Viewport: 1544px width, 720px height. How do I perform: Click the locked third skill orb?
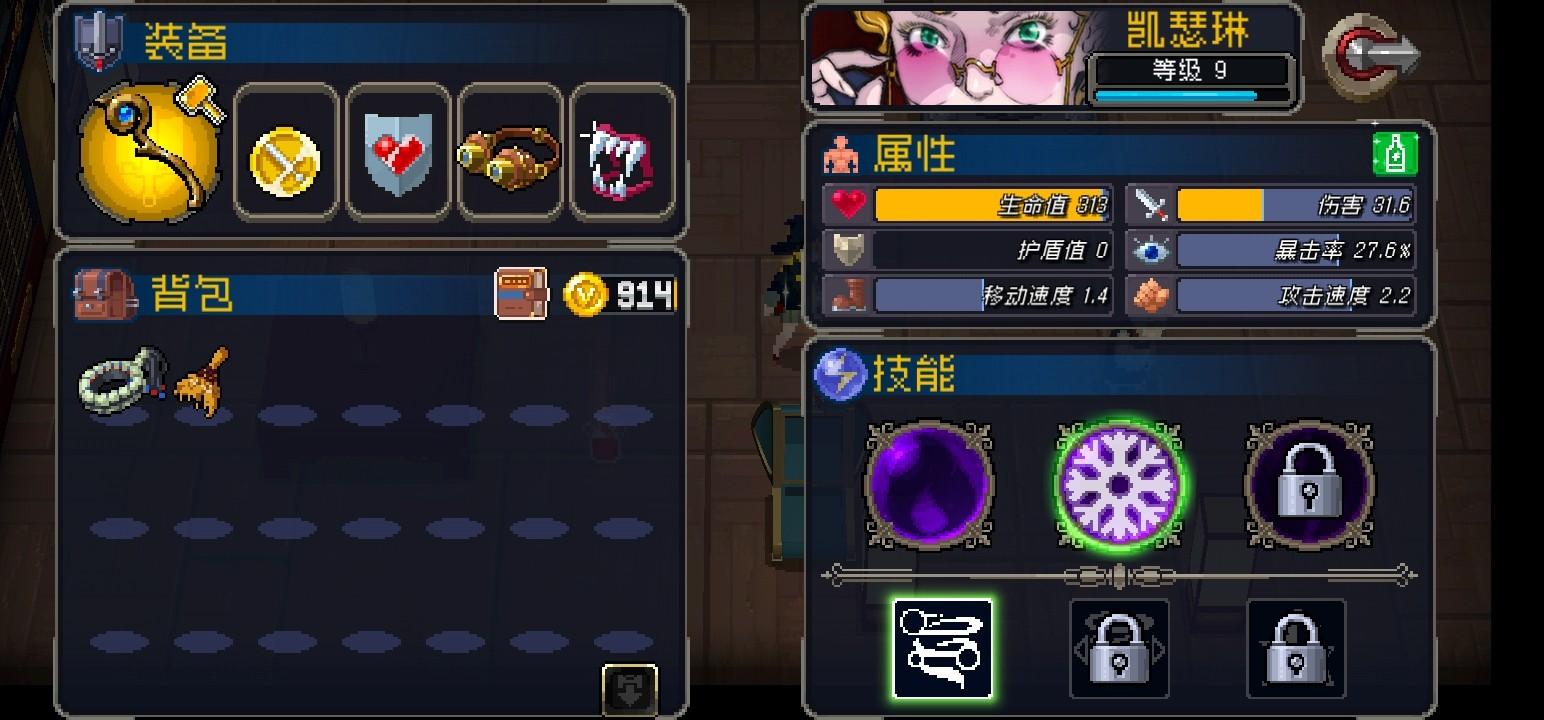[1308, 485]
